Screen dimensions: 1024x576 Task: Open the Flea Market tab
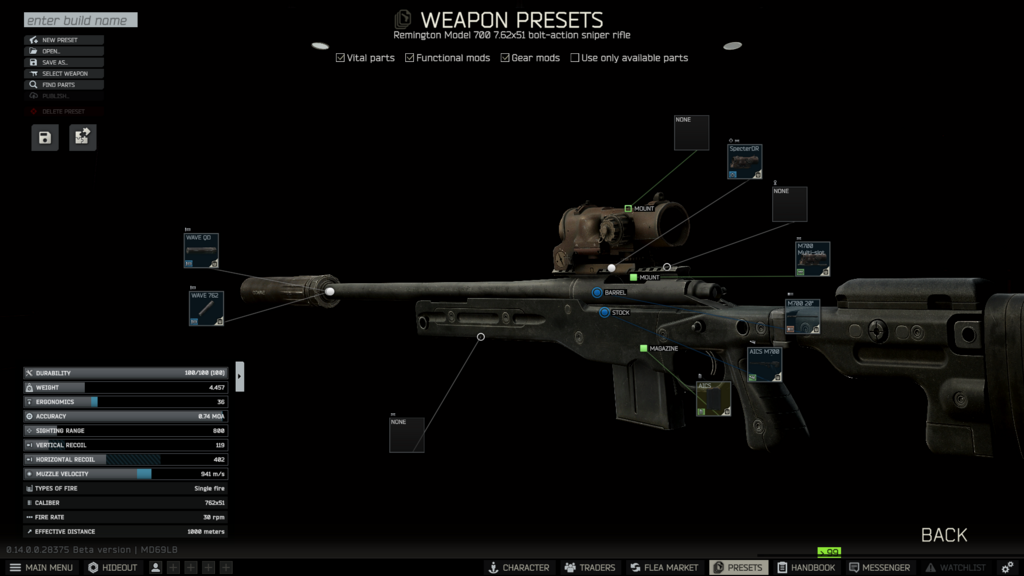pyautogui.click(x=664, y=567)
